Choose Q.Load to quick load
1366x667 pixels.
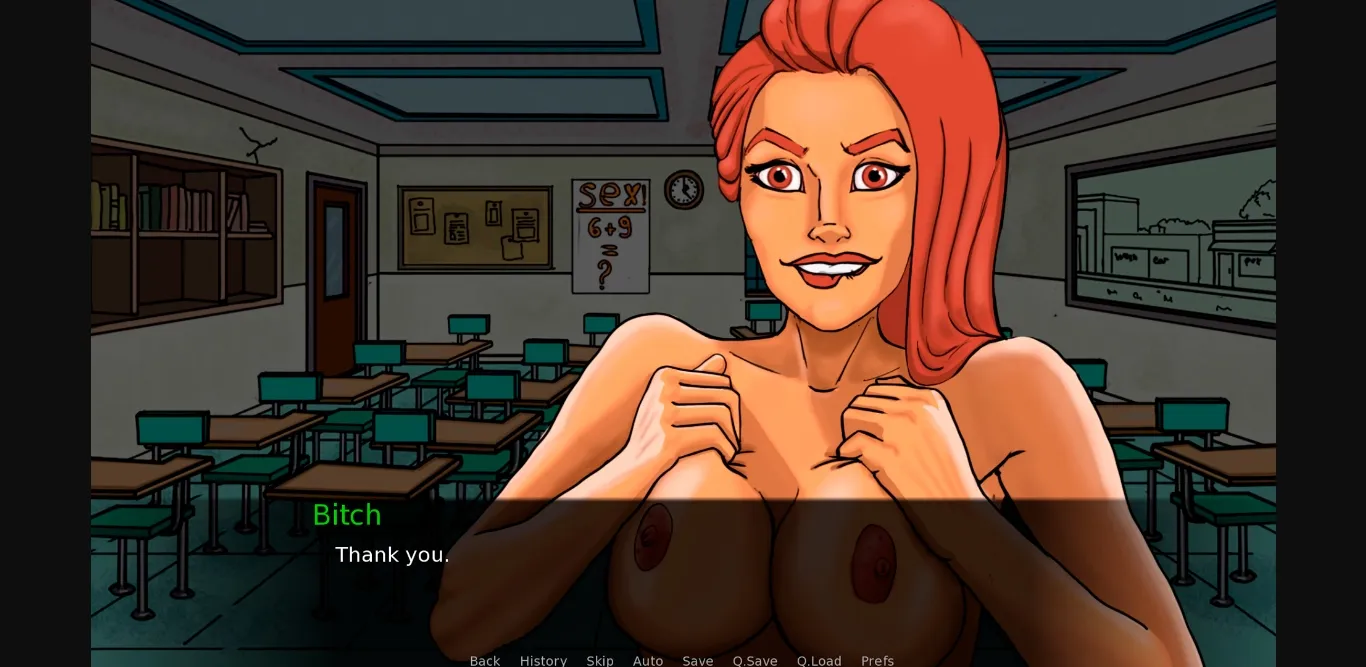tap(819, 660)
